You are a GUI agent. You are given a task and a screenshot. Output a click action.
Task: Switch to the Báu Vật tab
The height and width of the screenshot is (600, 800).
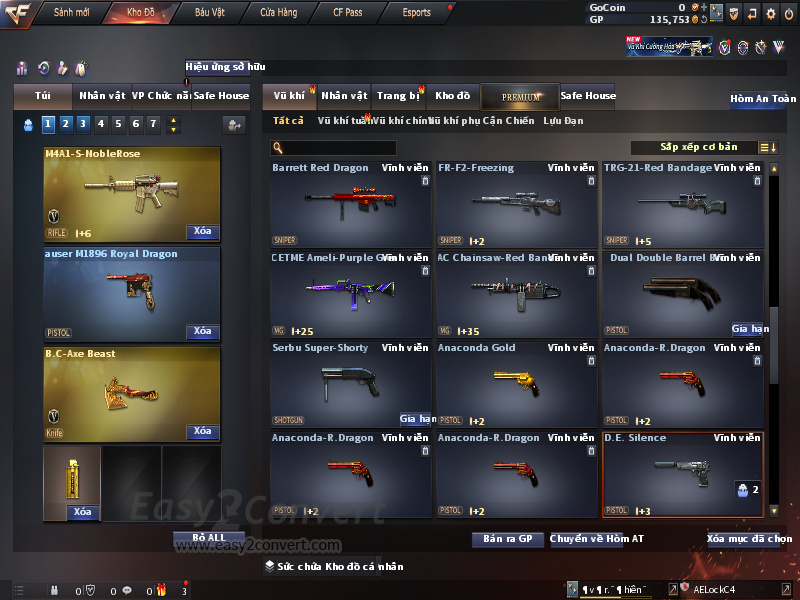[210, 13]
